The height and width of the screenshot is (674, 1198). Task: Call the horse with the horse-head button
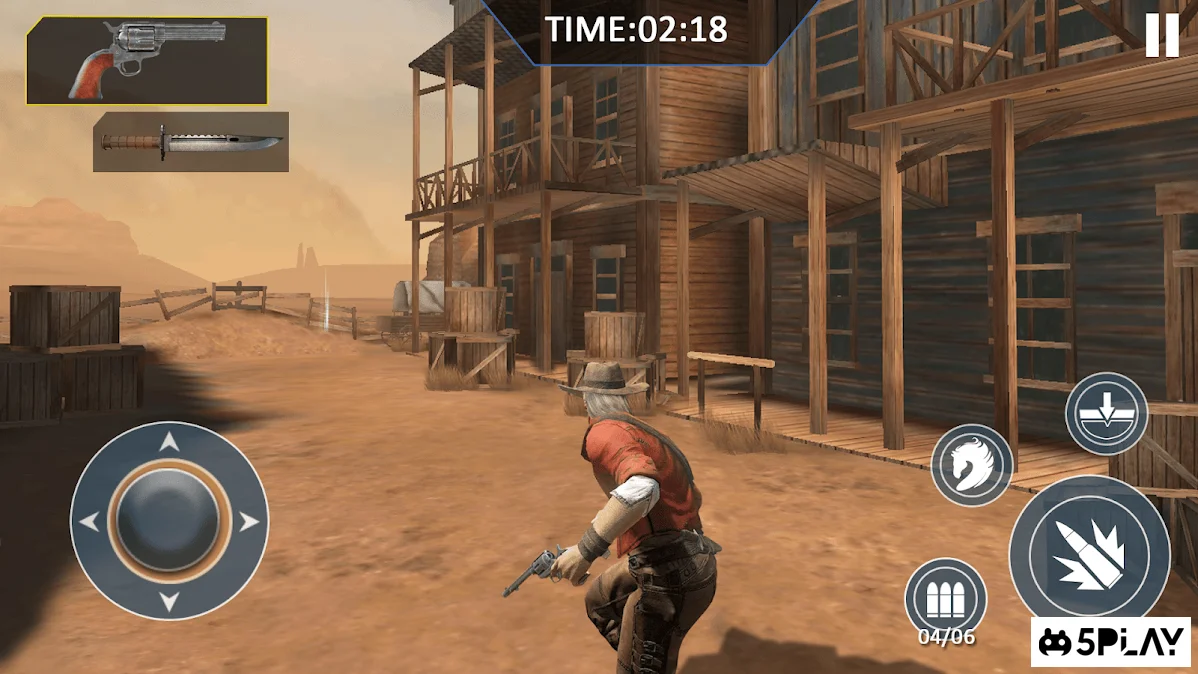point(972,464)
